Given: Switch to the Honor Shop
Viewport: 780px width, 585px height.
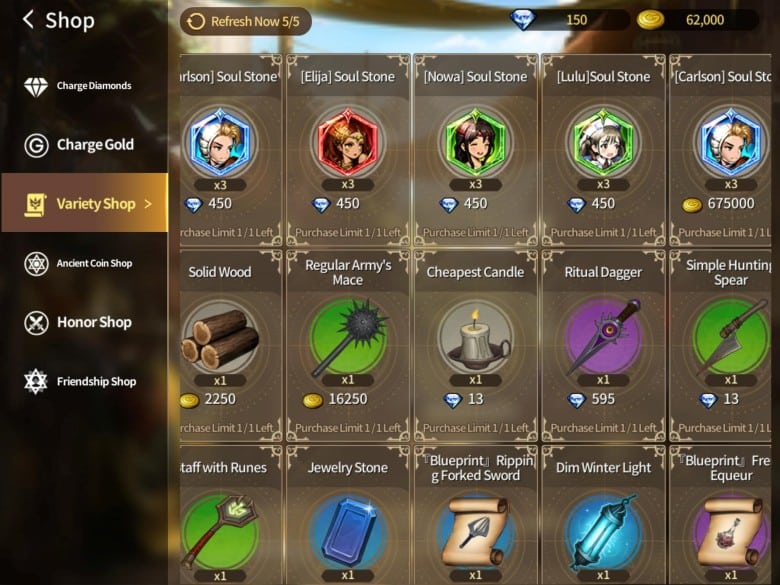Looking at the screenshot, I should tap(84, 322).
